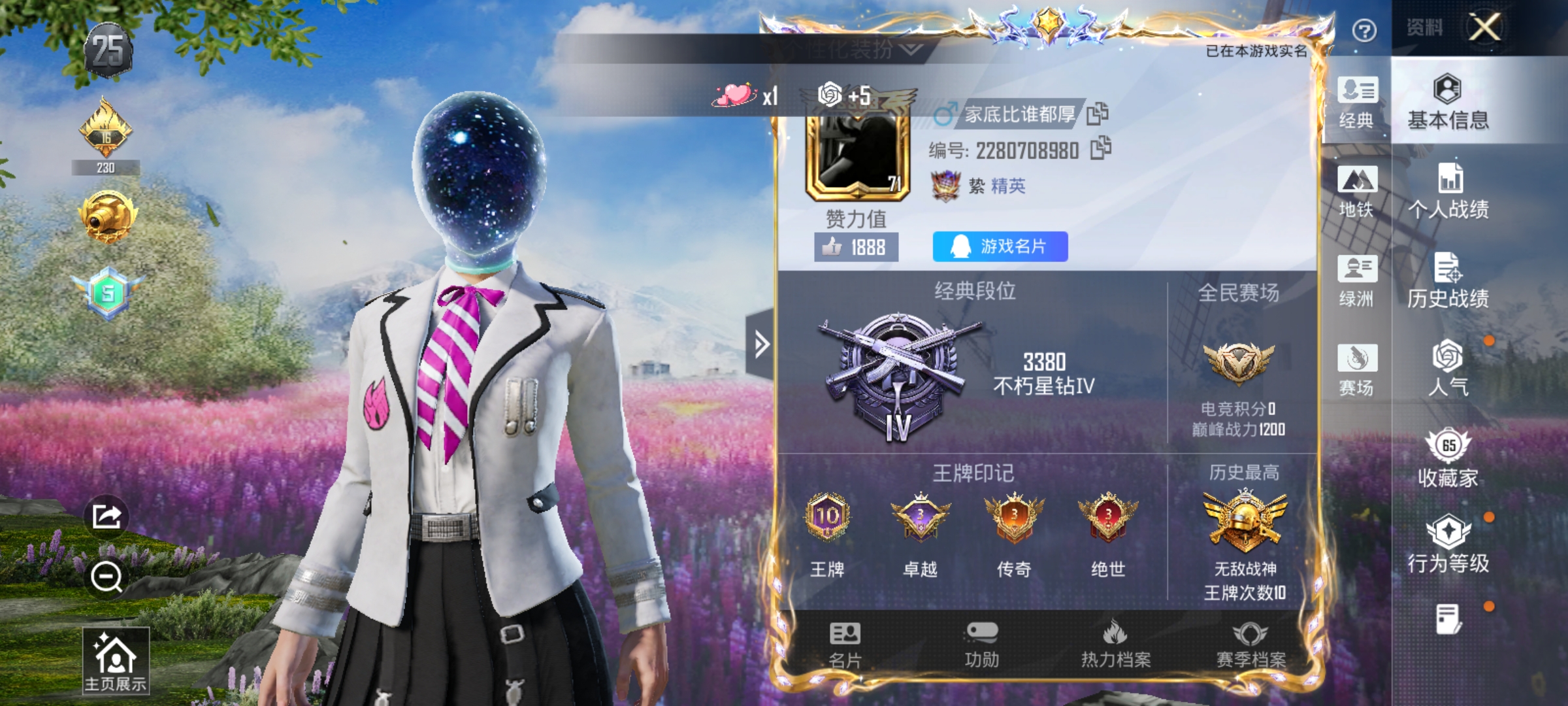Click the level progress bar showing 230
This screenshot has width=1568, height=706.
(x=105, y=169)
